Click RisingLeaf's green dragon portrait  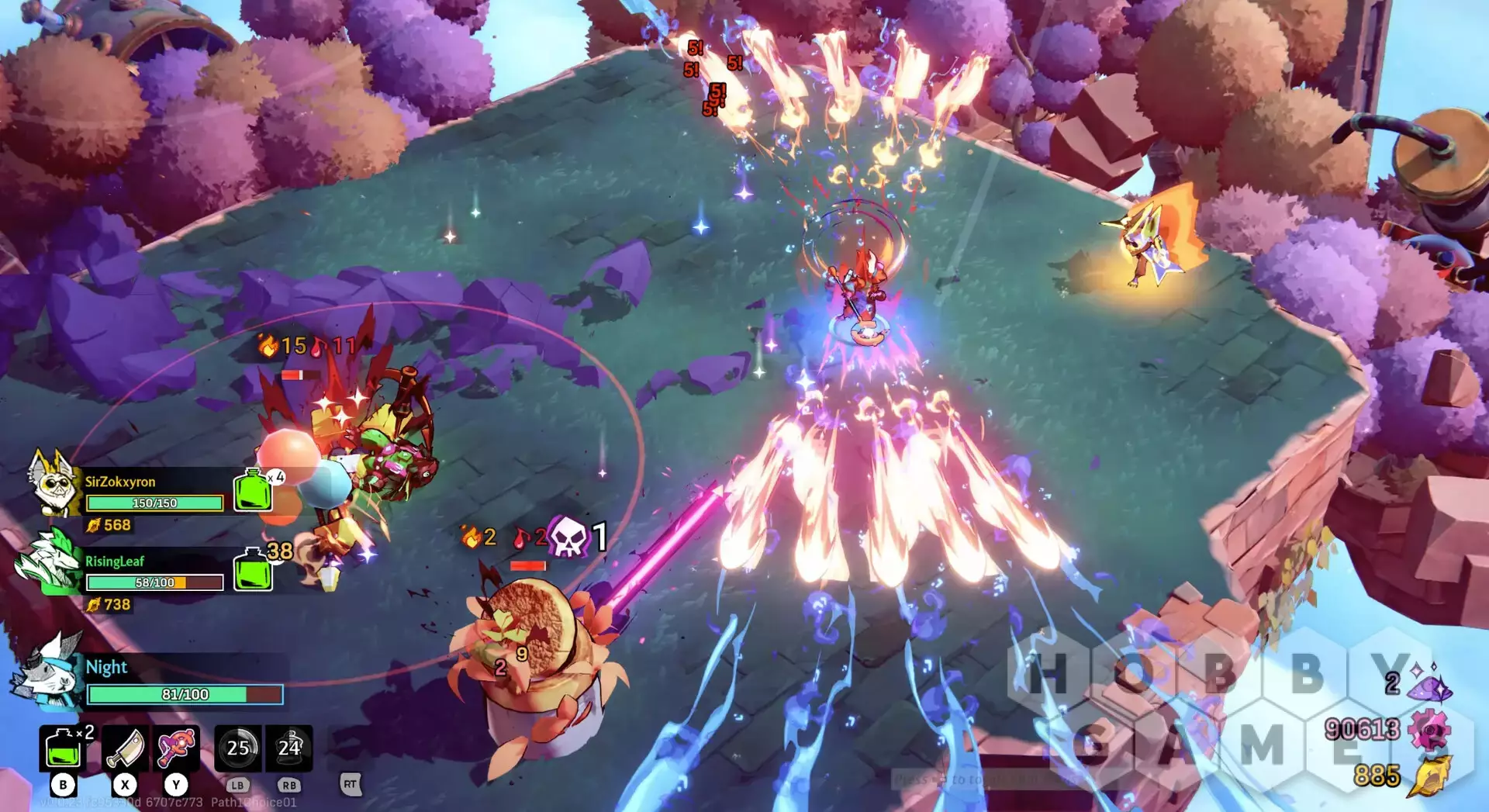[x=50, y=563]
